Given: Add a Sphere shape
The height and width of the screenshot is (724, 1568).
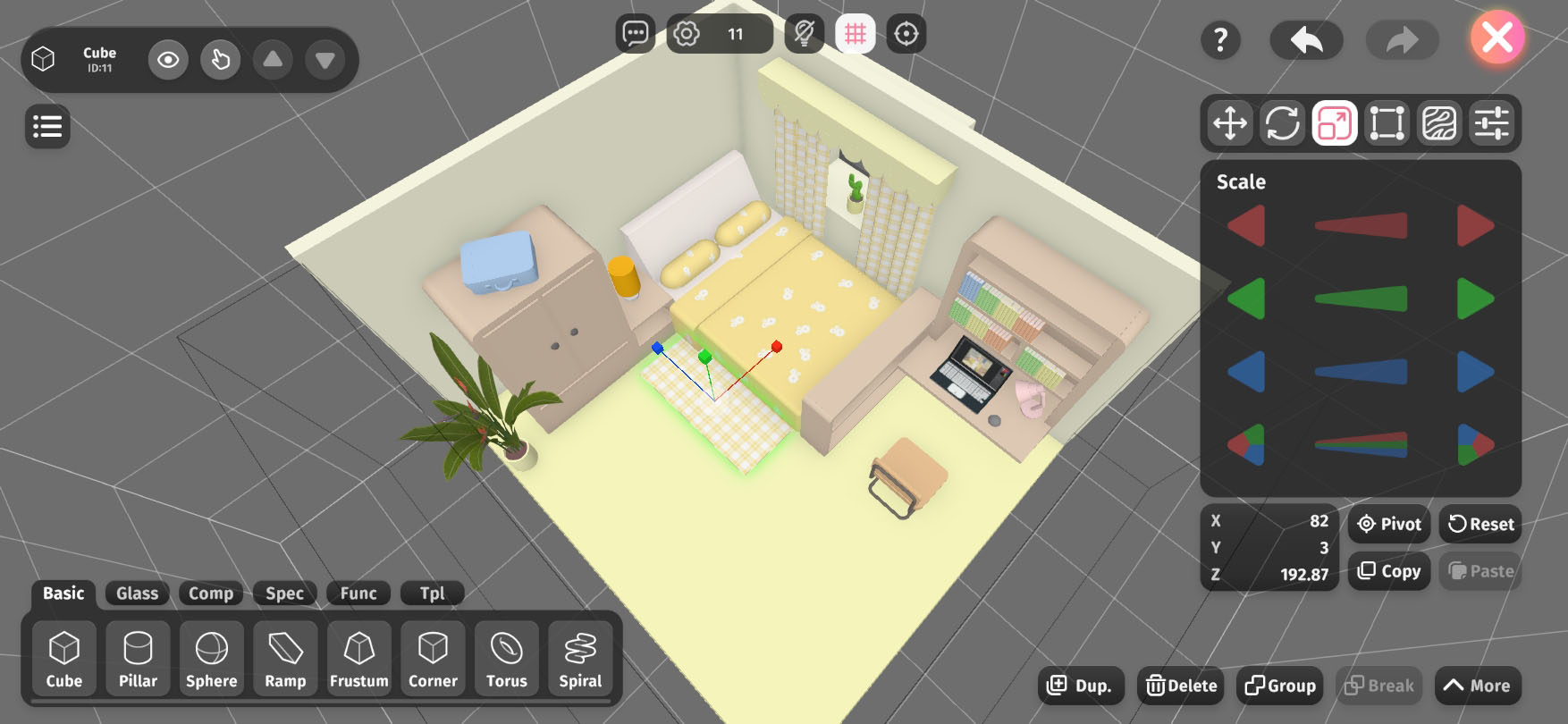Looking at the screenshot, I should 212,660.
